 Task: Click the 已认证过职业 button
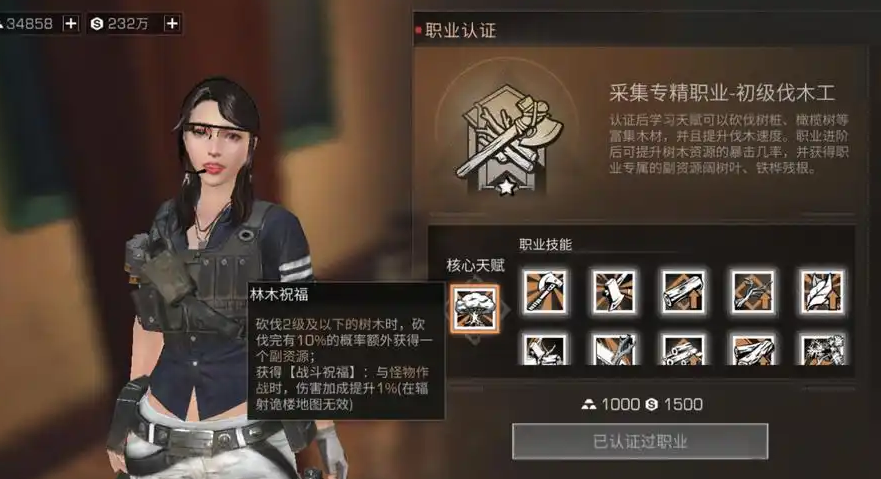(x=640, y=441)
